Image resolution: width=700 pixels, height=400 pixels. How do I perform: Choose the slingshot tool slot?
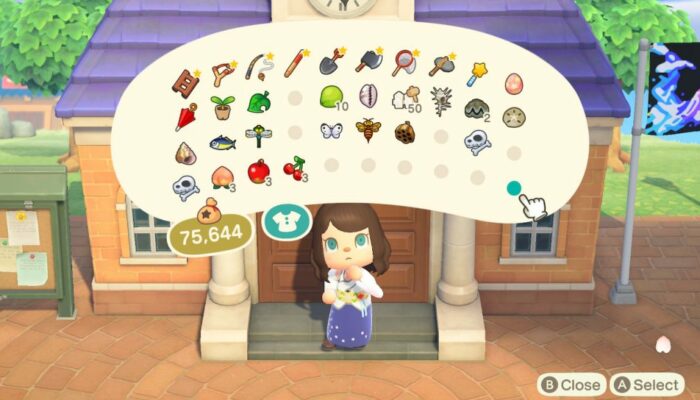(222, 72)
